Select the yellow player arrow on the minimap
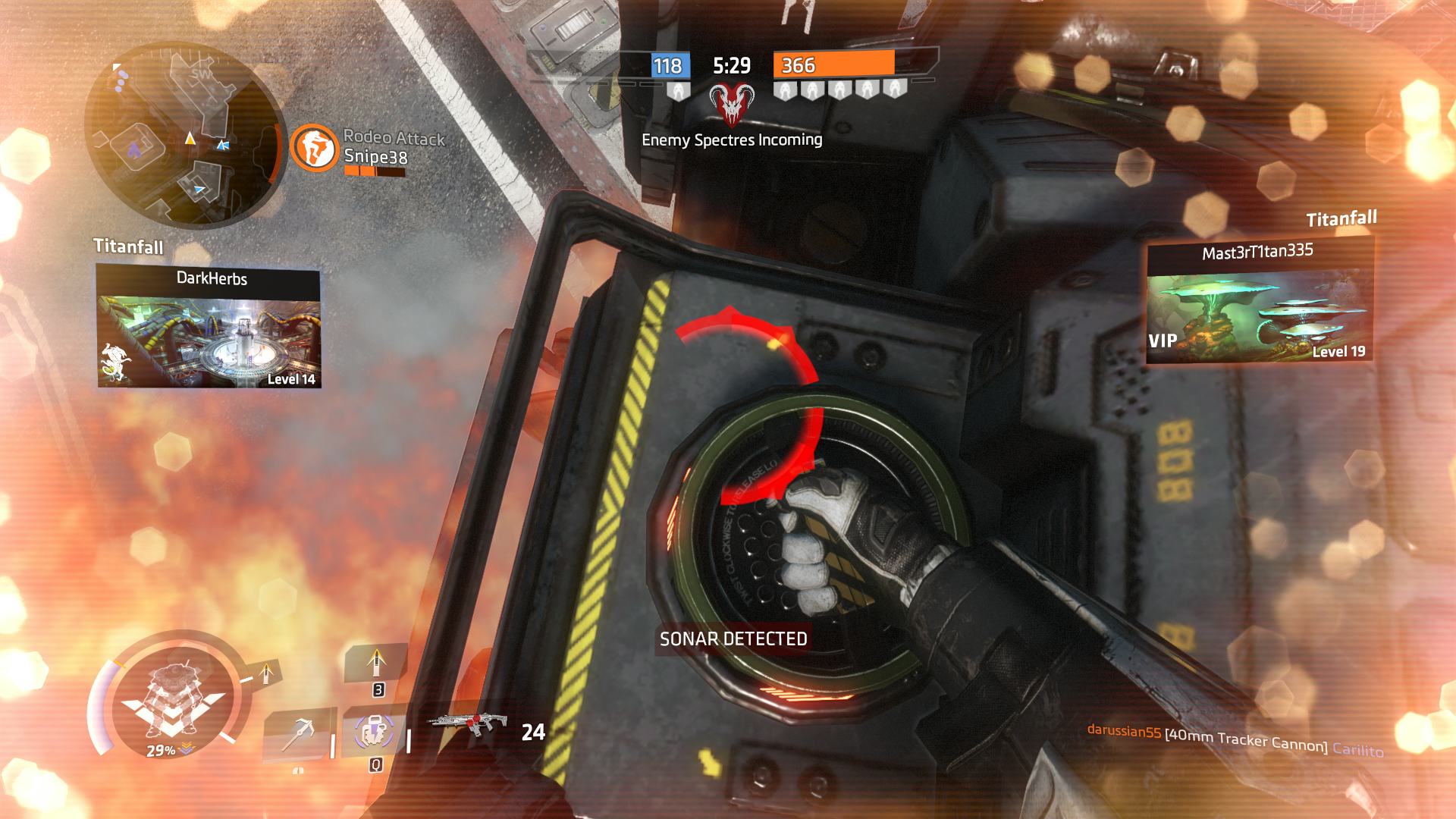The image size is (1456, 819). click(x=190, y=140)
